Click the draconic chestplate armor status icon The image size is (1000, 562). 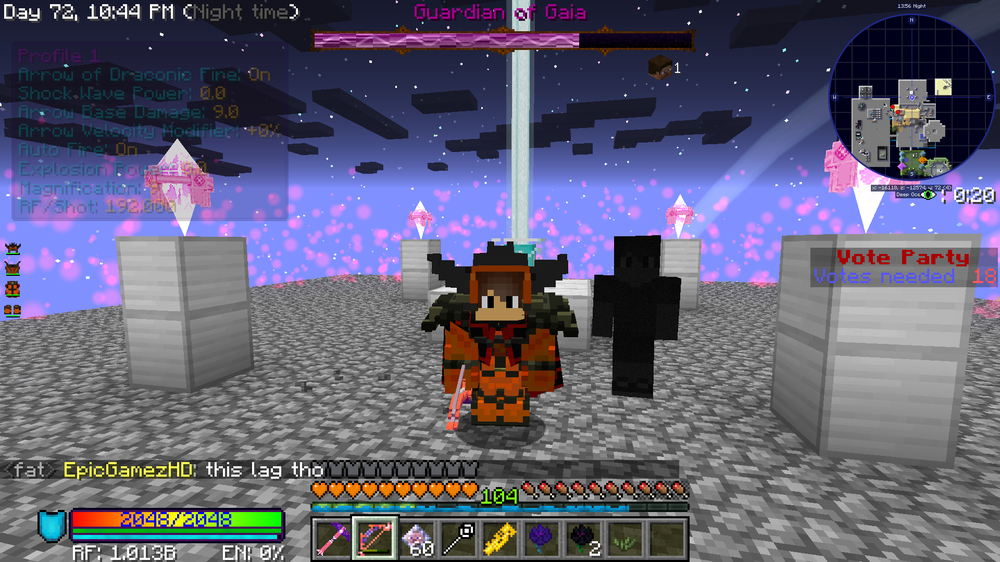(13, 269)
